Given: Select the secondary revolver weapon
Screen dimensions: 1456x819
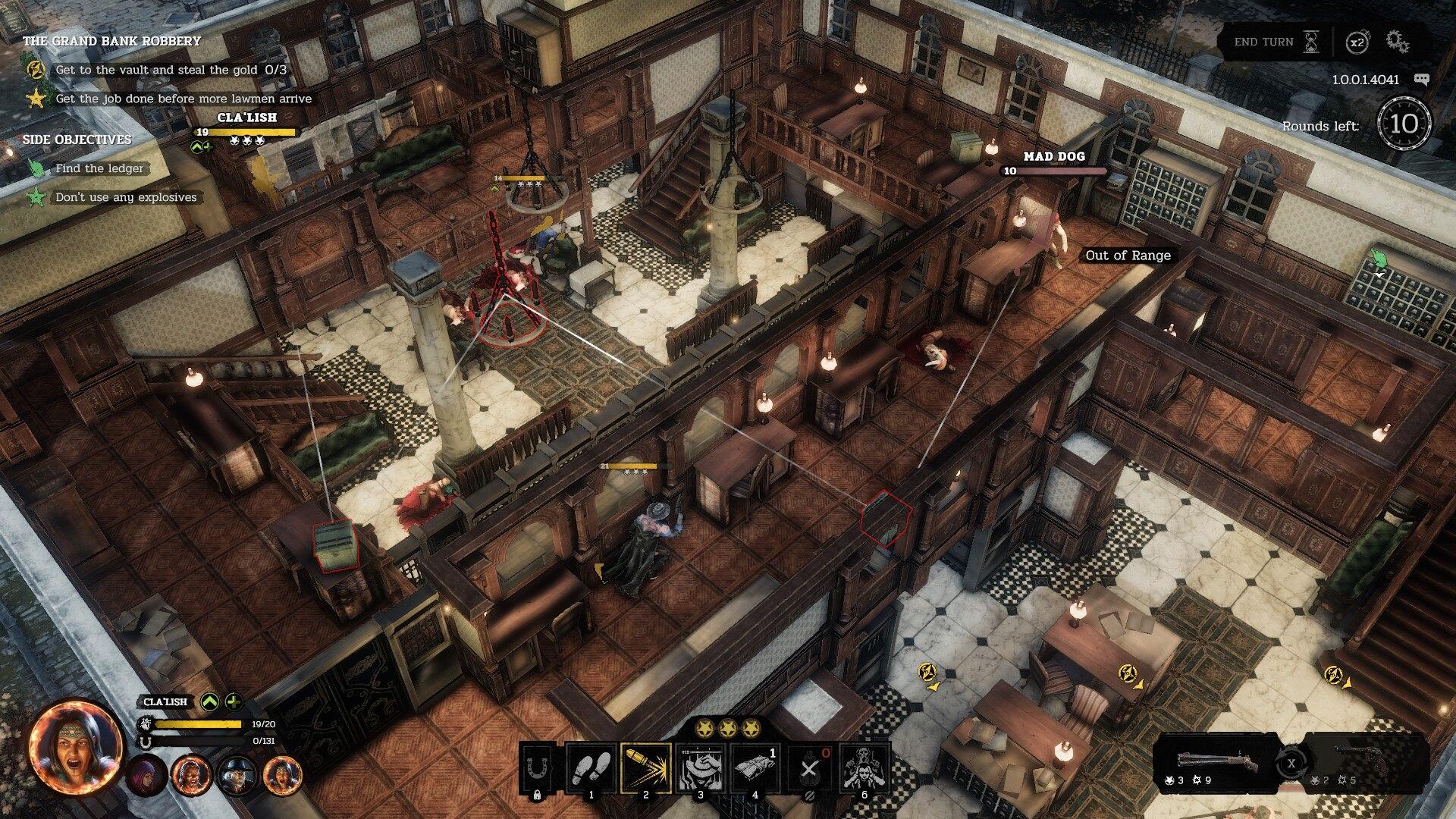Looking at the screenshot, I should click(1363, 762).
